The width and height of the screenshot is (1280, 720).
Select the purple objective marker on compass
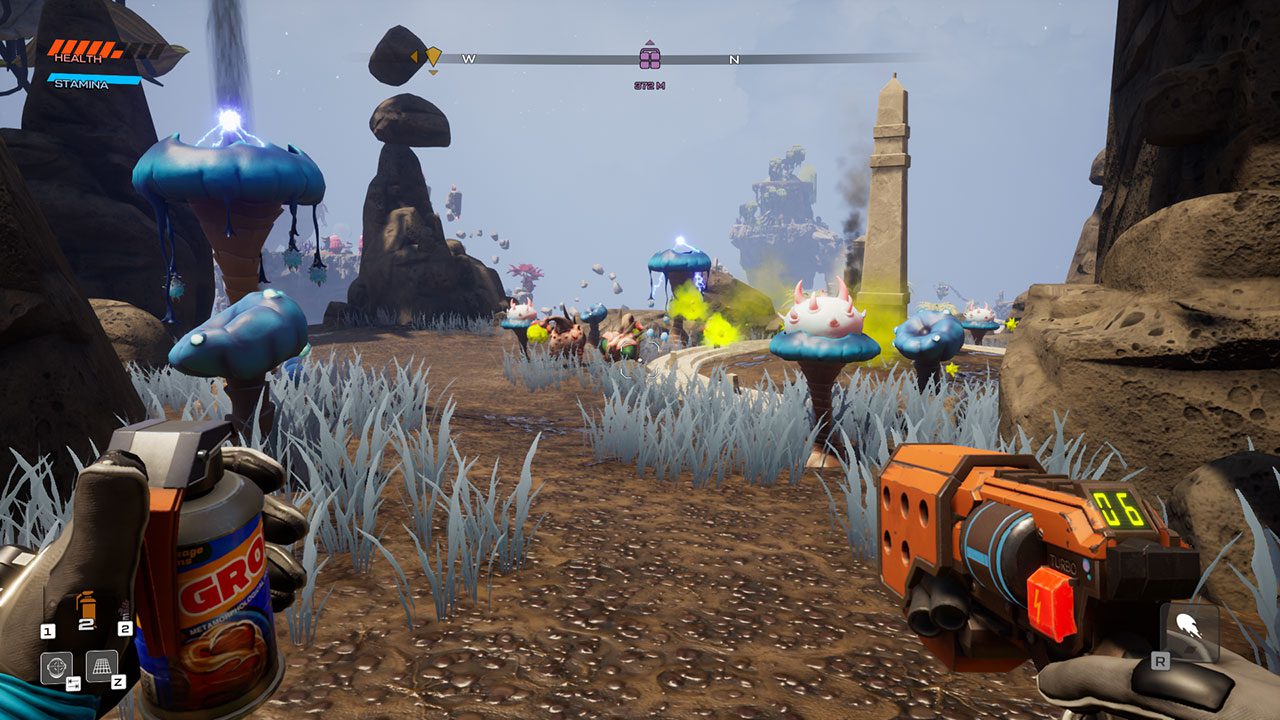coord(650,57)
